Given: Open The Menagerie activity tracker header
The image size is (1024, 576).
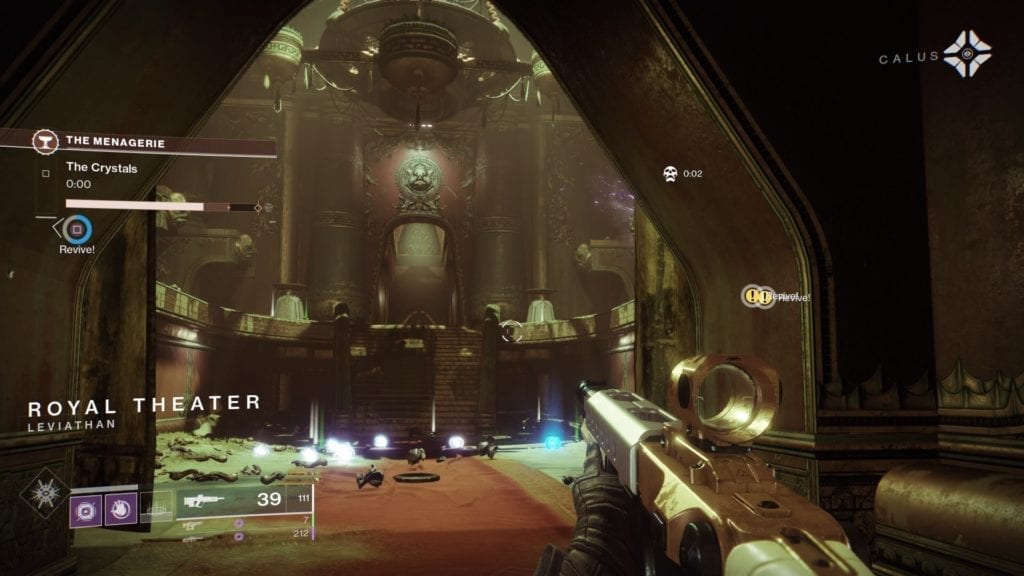Looking at the screenshot, I should point(150,143).
